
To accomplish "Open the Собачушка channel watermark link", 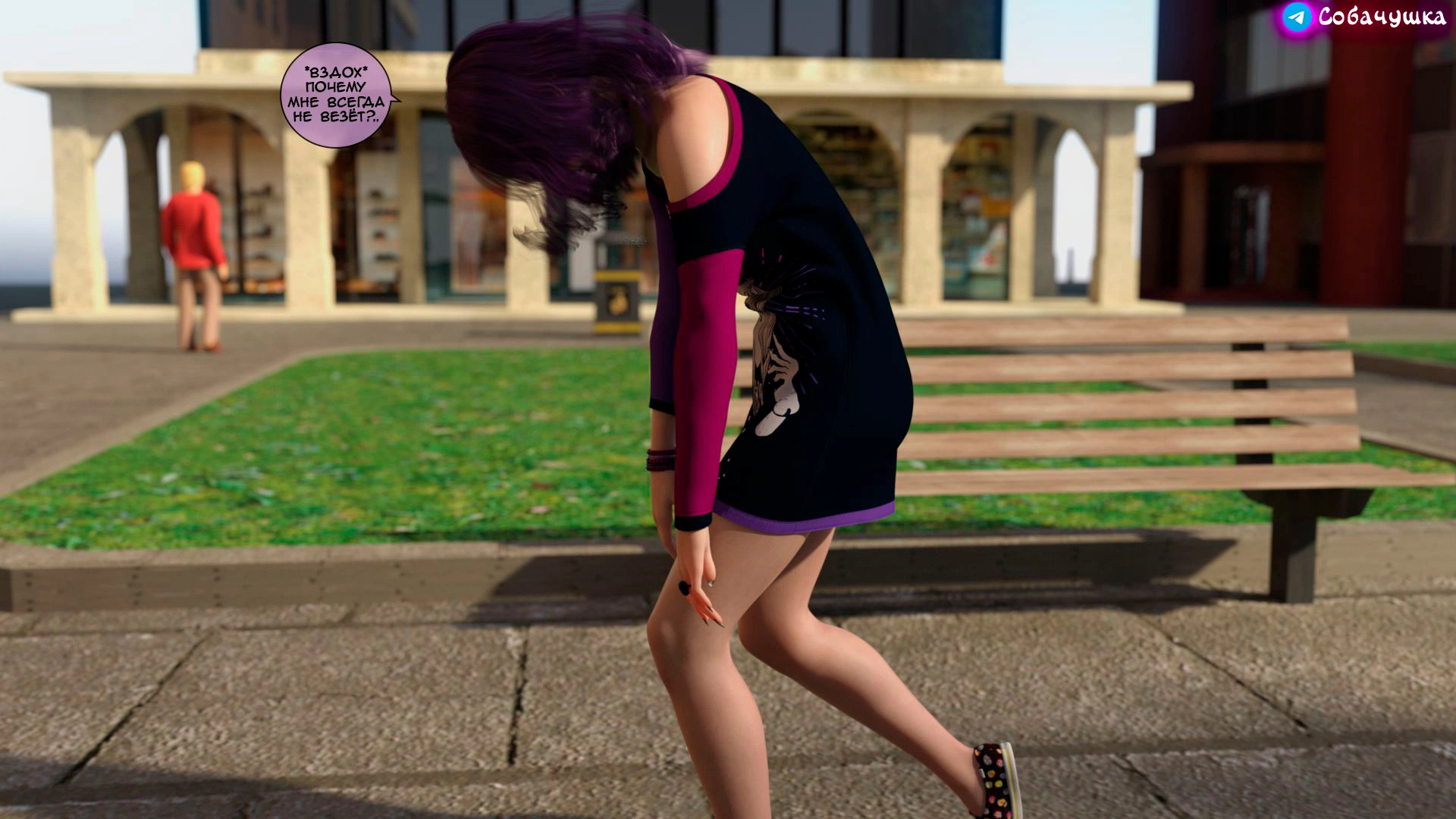I will [x=1382, y=17].
